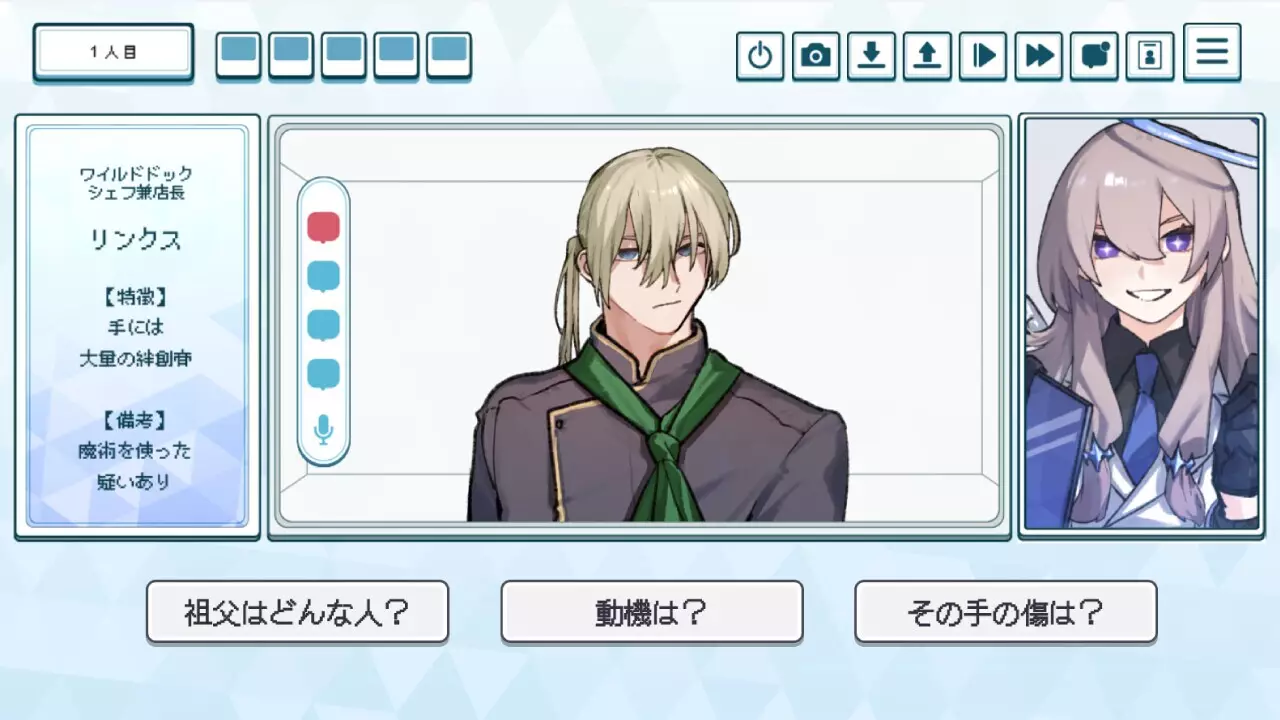Ask the question その手の傷は？
This screenshot has height=720, width=1280.
coord(1005,612)
